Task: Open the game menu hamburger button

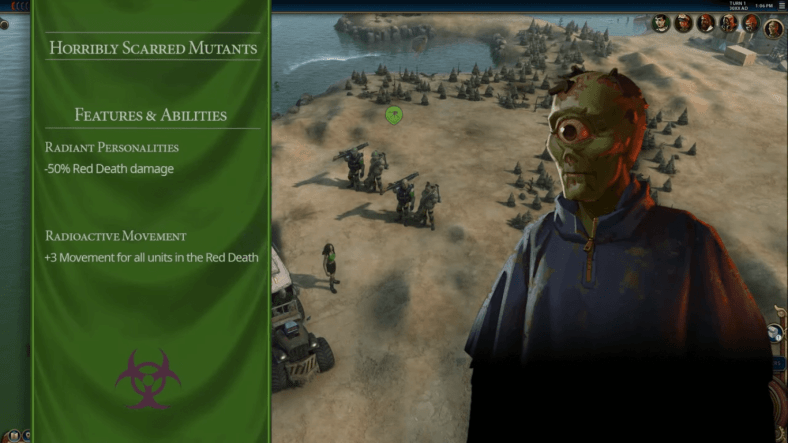Action: coord(782,6)
